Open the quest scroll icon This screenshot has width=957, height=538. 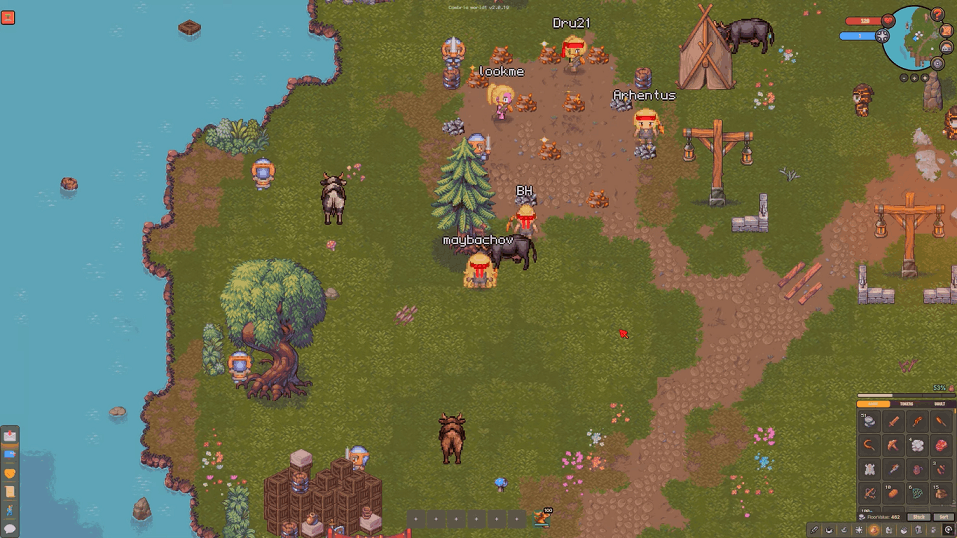coord(10,491)
